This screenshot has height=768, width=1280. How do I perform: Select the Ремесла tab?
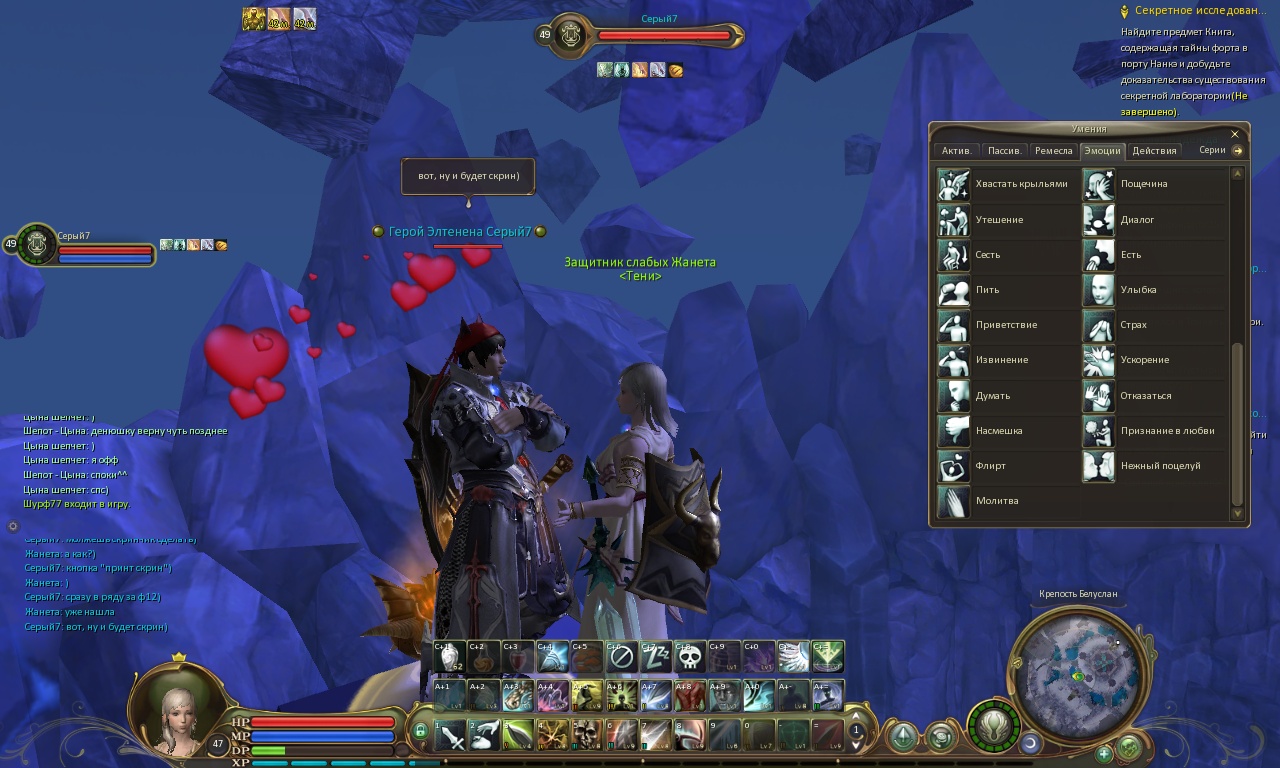[x=1053, y=151]
